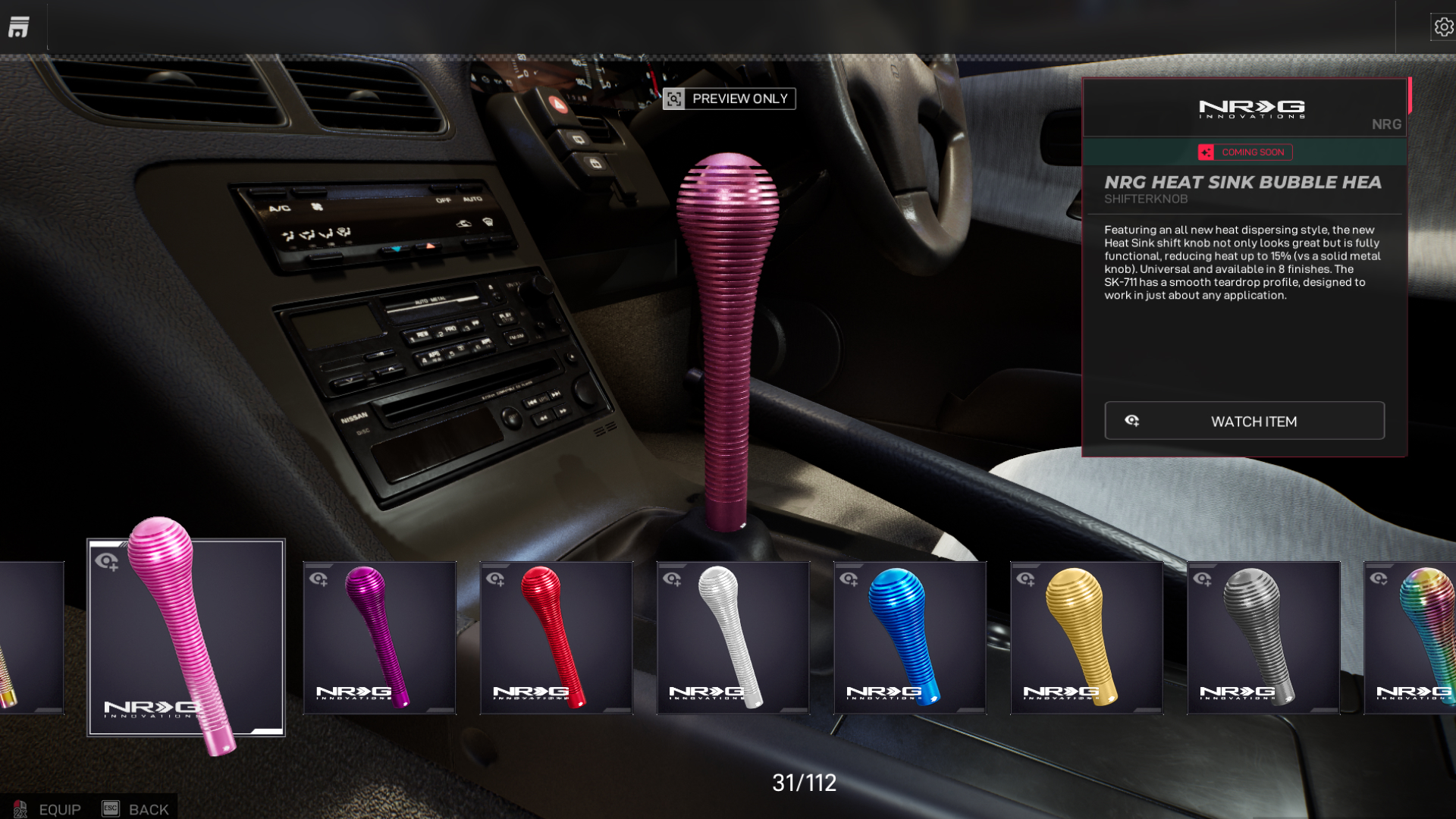The height and width of the screenshot is (819, 1456).
Task: Click the 31/112 page counter
Action: pos(802,783)
